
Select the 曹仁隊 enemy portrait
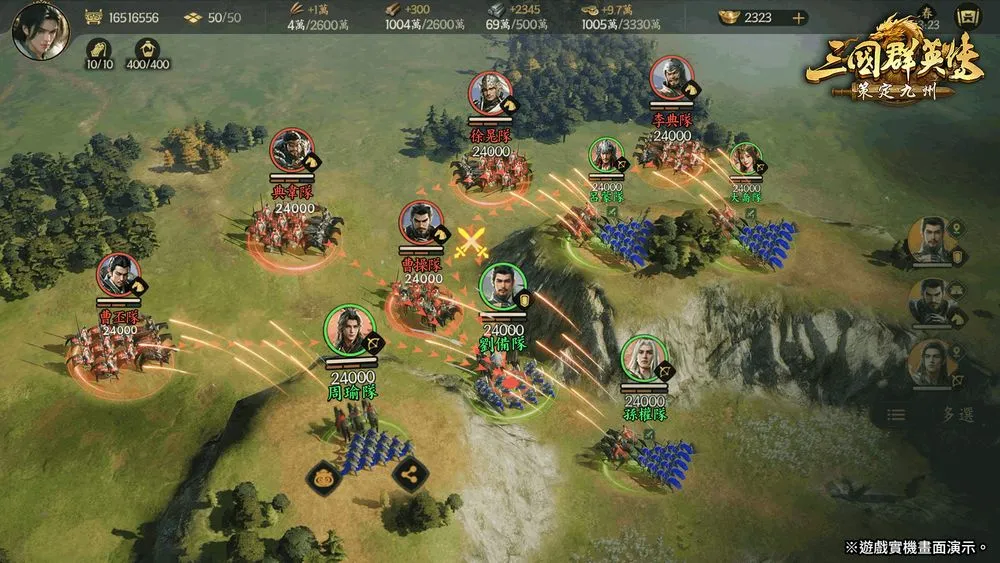tap(119, 277)
